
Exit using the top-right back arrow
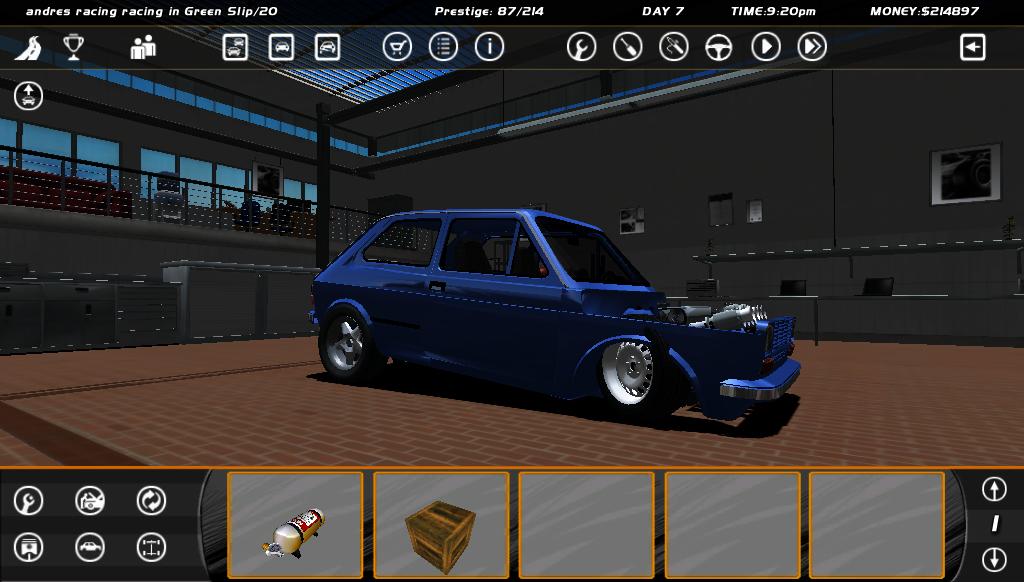point(972,47)
